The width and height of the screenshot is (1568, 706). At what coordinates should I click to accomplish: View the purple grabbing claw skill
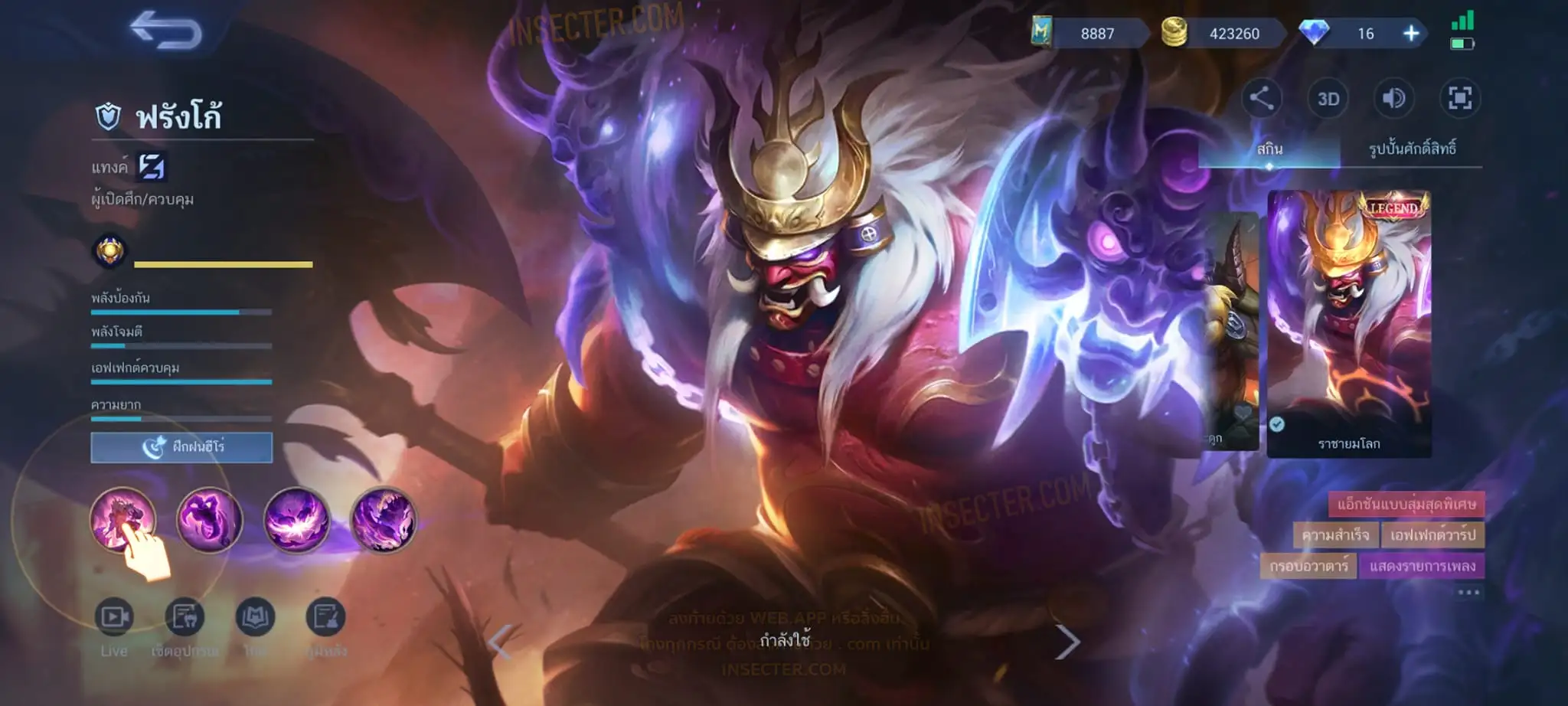[209, 520]
